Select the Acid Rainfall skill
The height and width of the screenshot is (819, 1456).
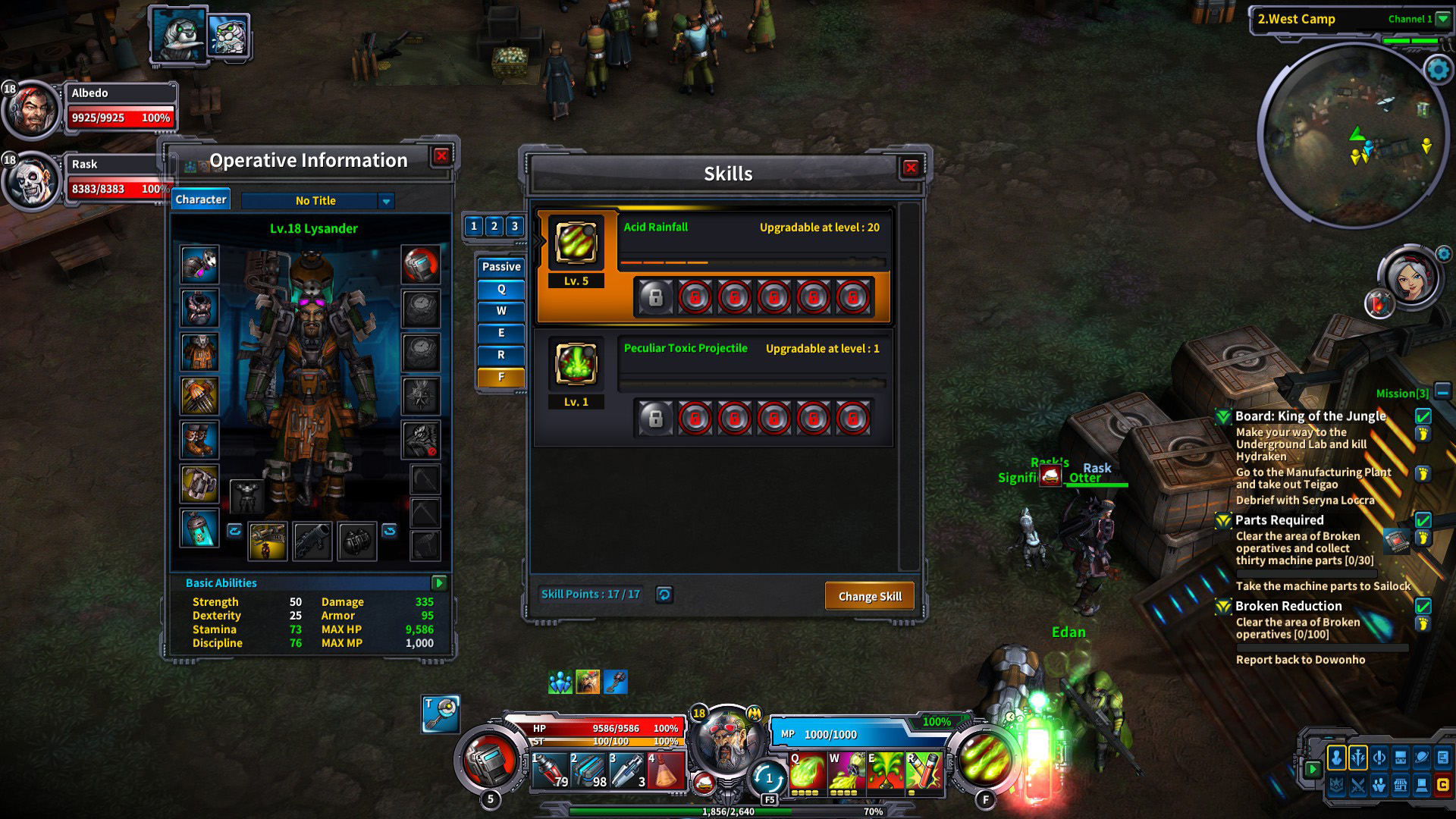[576, 243]
